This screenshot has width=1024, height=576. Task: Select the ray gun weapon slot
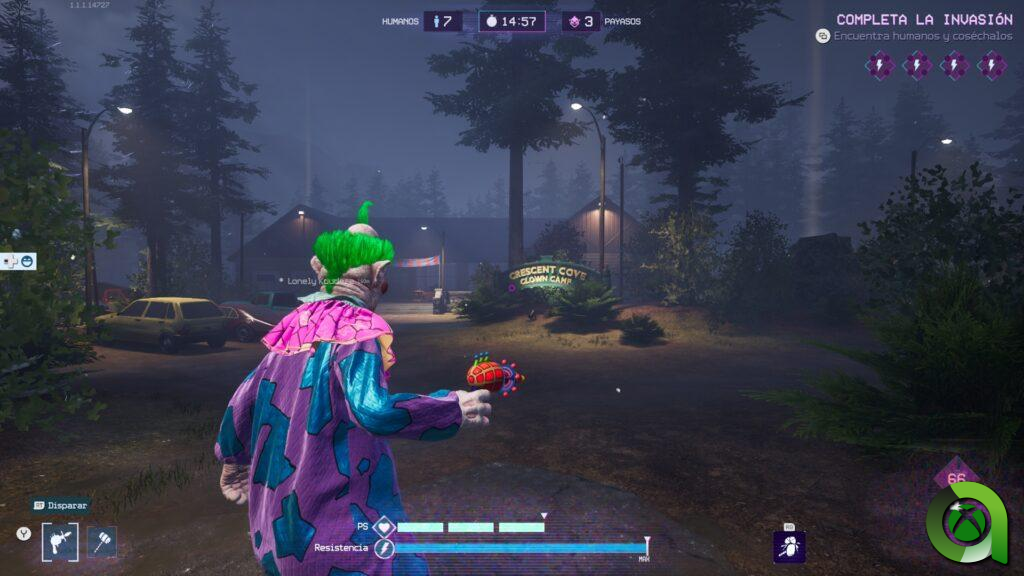click(59, 542)
